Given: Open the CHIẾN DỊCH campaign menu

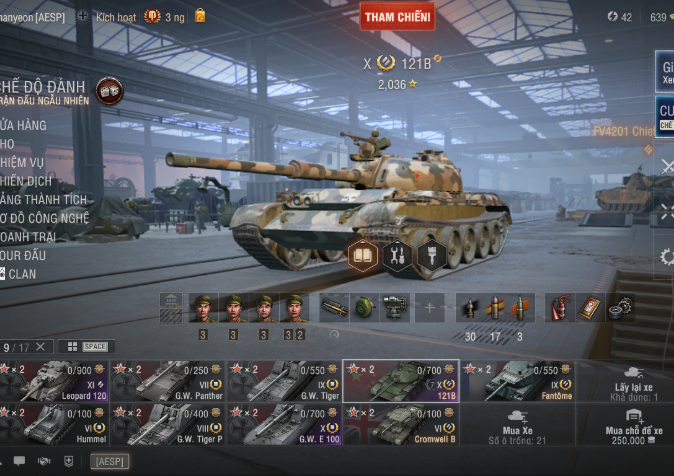Looking at the screenshot, I should click(x=26, y=181).
